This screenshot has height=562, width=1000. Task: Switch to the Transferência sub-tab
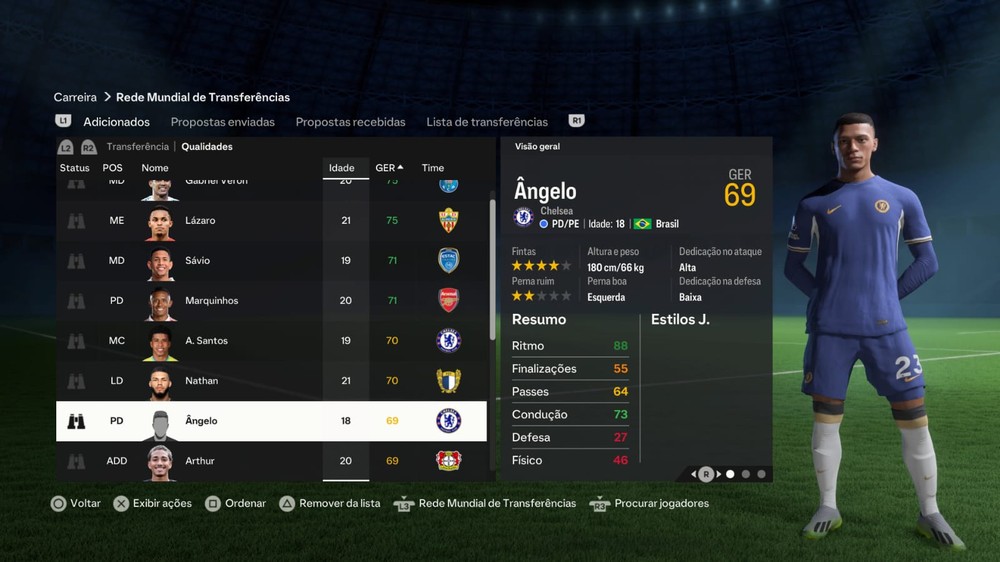138,147
